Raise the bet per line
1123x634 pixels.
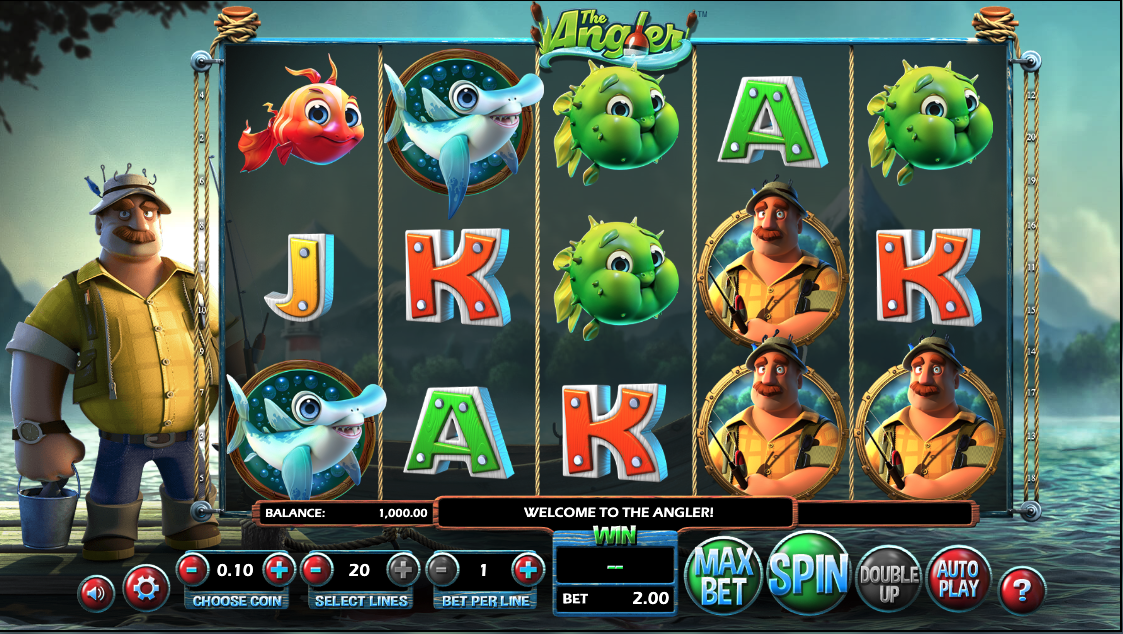[x=528, y=570]
